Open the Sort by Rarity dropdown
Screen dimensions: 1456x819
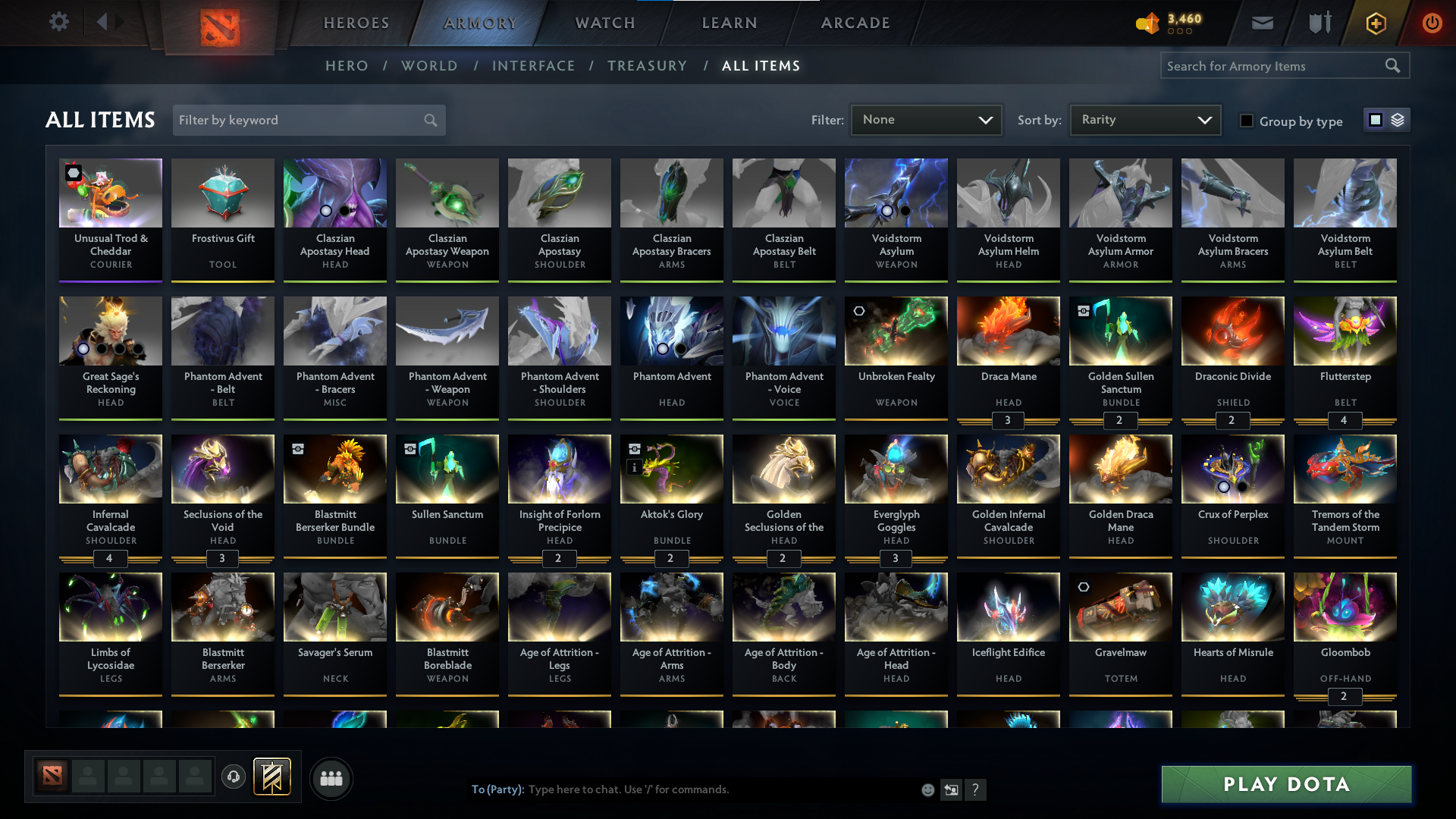[1144, 119]
